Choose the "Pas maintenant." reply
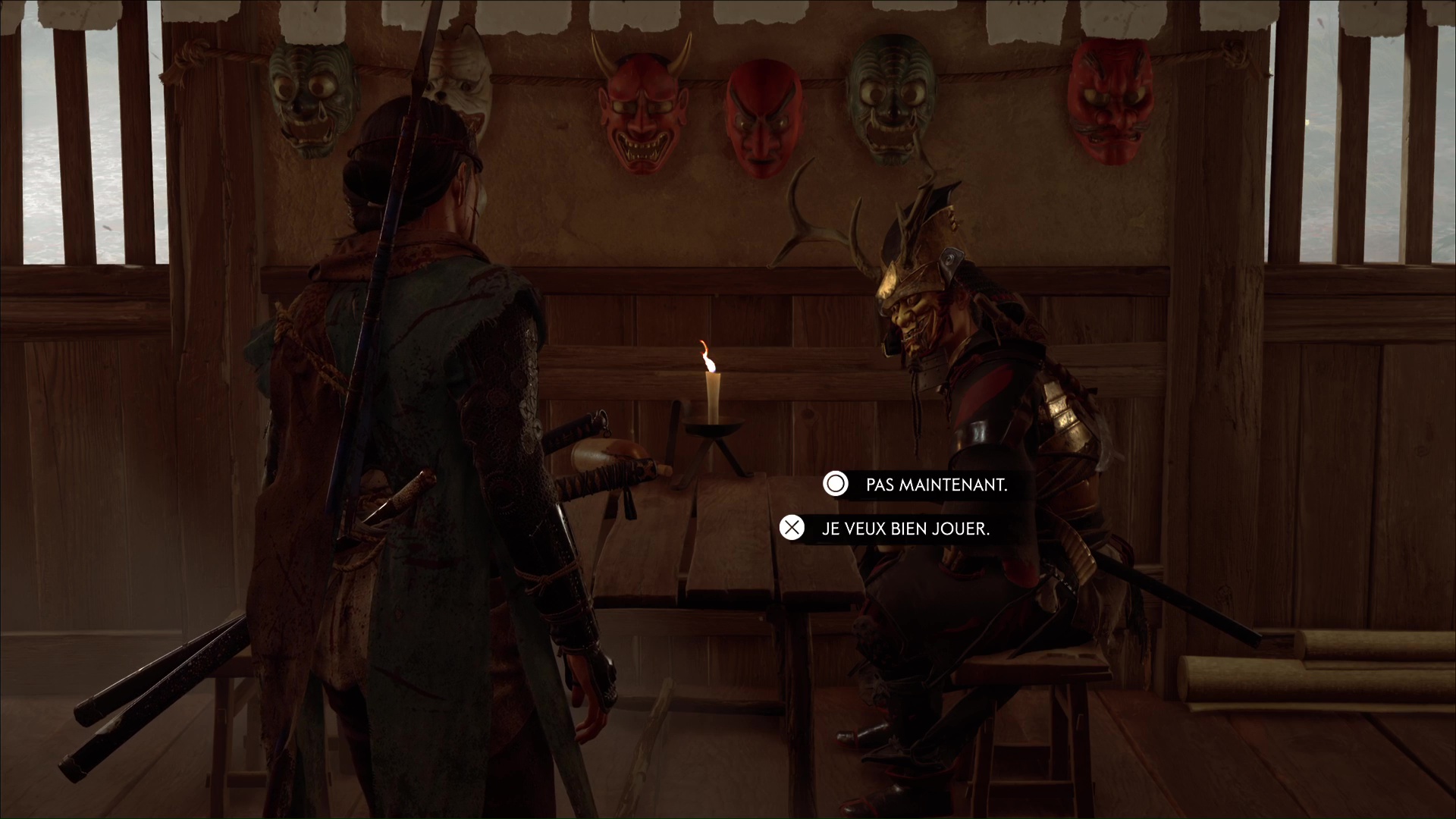Image resolution: width=1456 pixels, height=819 pixels. (936, 485)
